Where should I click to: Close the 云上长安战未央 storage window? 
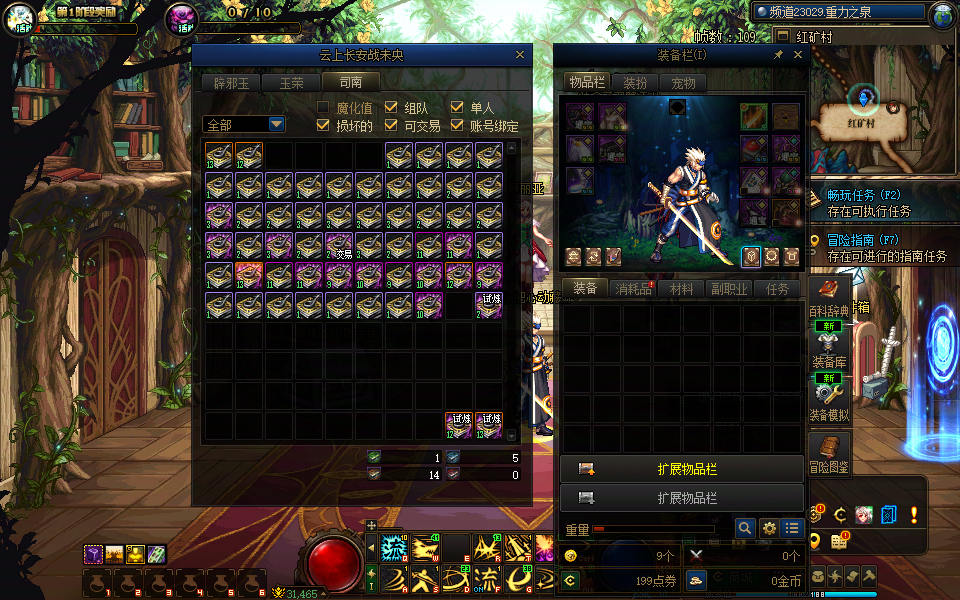point(520,56)
